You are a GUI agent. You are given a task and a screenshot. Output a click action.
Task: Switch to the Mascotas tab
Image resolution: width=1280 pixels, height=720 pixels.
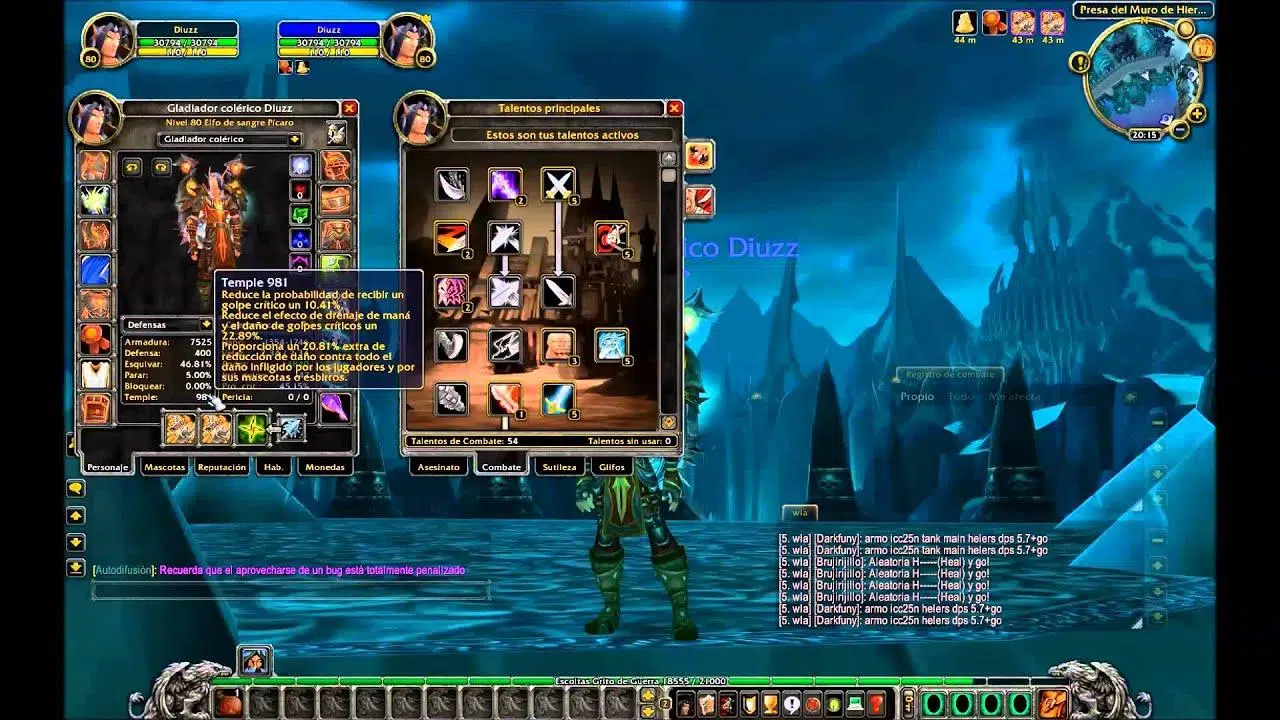click(165, 467)
